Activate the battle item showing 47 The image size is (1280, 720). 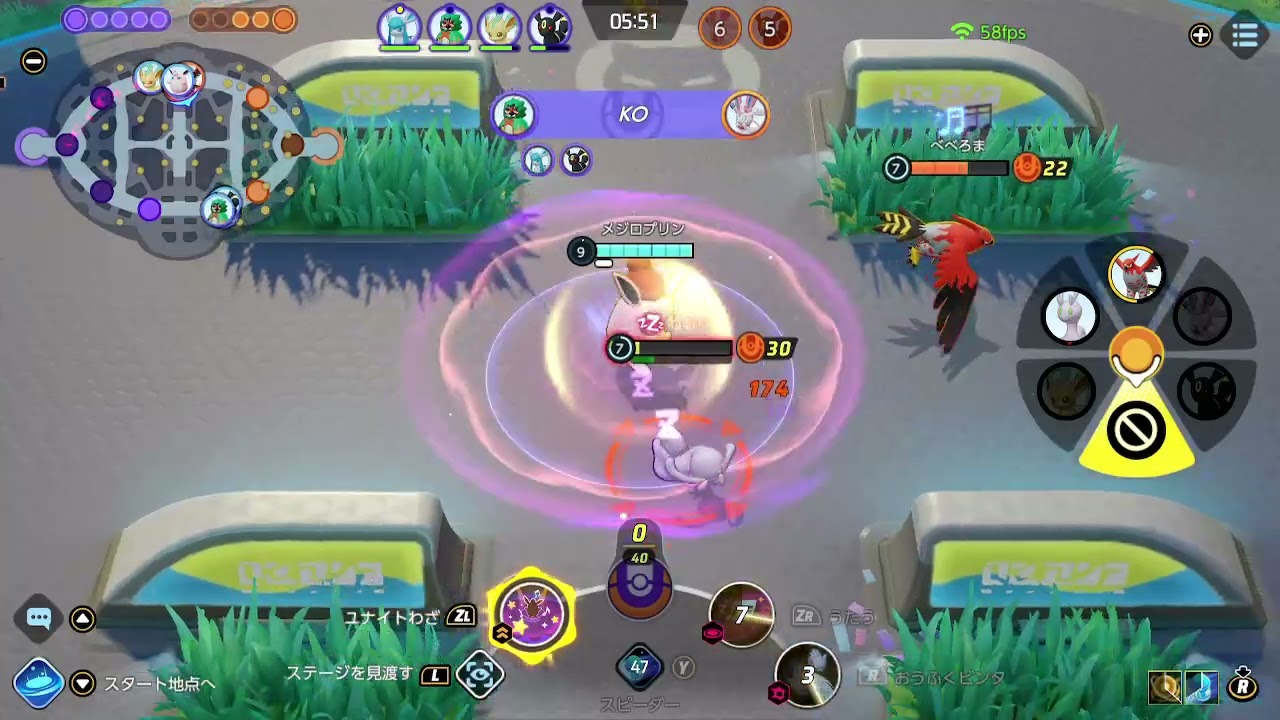point(639,667)
